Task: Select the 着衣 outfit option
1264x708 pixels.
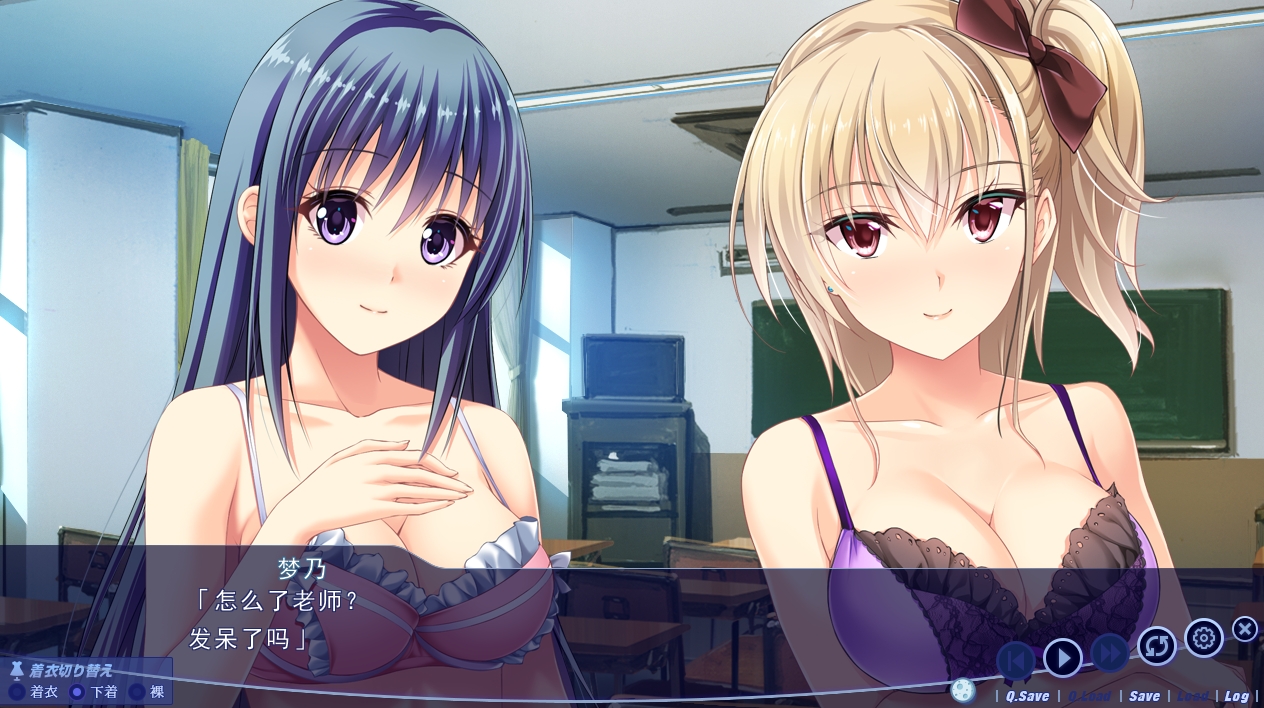Action: point(35,691)
